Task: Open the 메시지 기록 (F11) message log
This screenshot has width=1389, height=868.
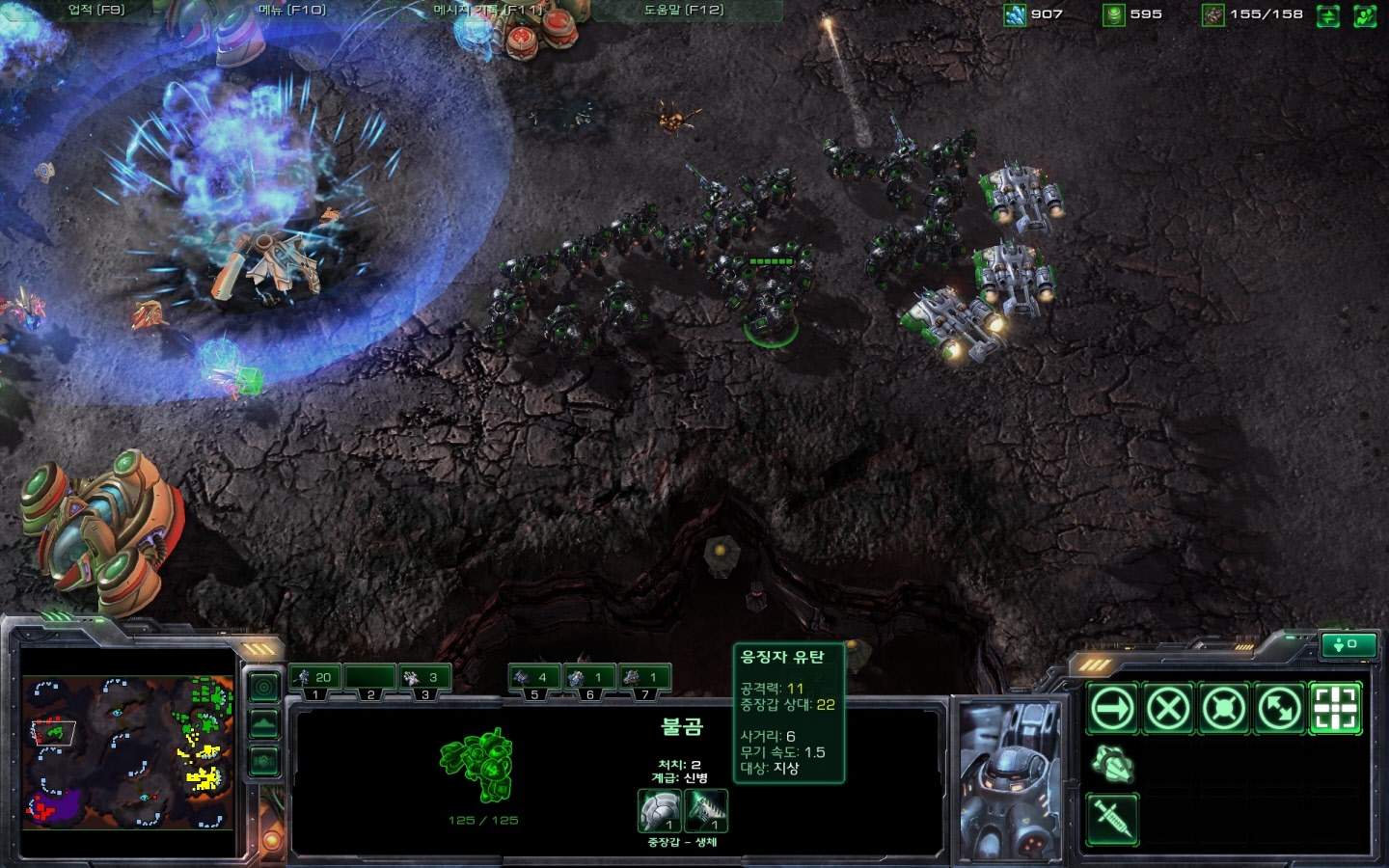Action: click(487, 11)
